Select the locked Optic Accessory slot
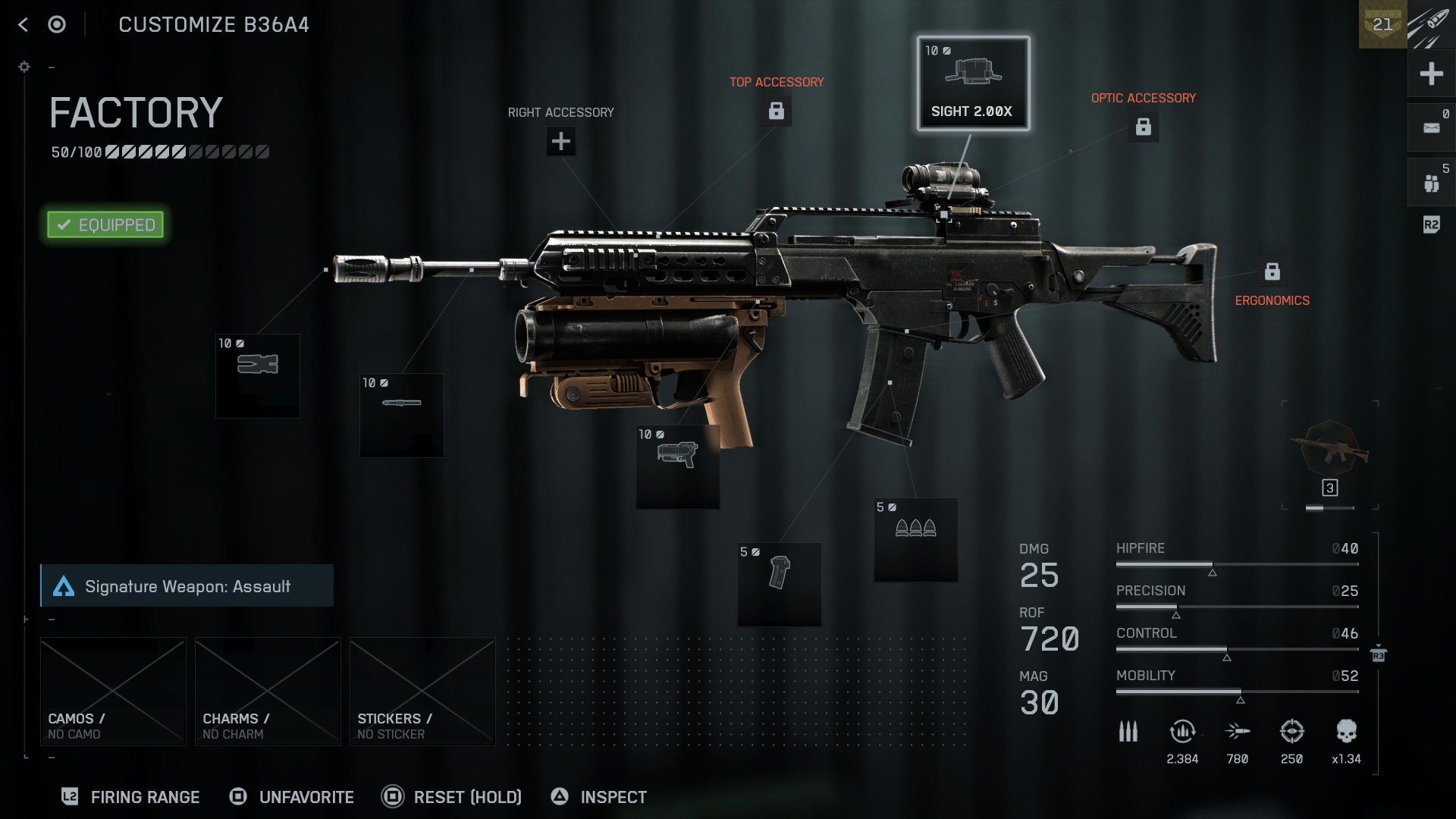Viewport: 1456px width, 819px height. point(1143,127)
